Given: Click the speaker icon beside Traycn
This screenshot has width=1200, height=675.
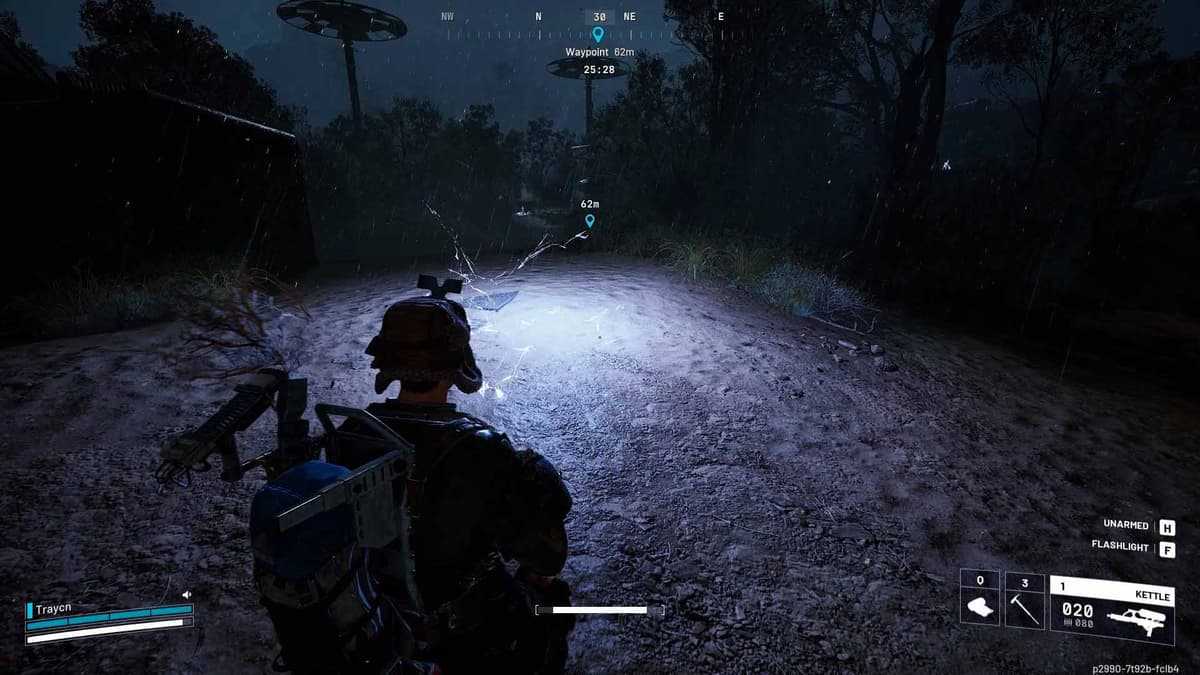Looking at the screenshot, I should click(x=186, y=595).
